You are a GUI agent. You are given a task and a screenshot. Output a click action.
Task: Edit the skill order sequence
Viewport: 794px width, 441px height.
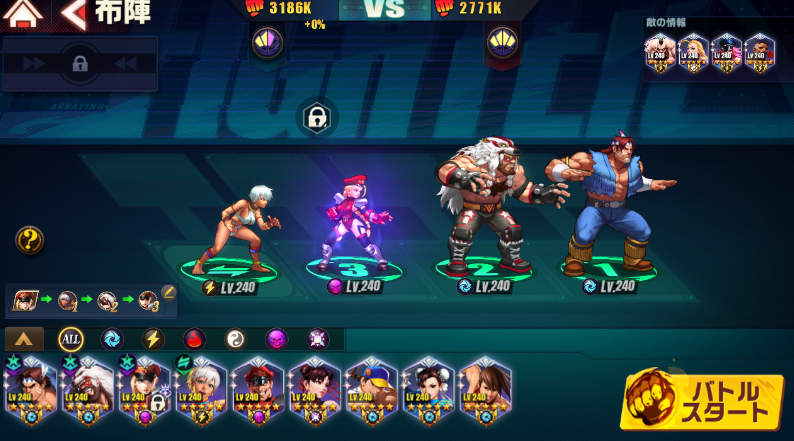coord(169,293)
